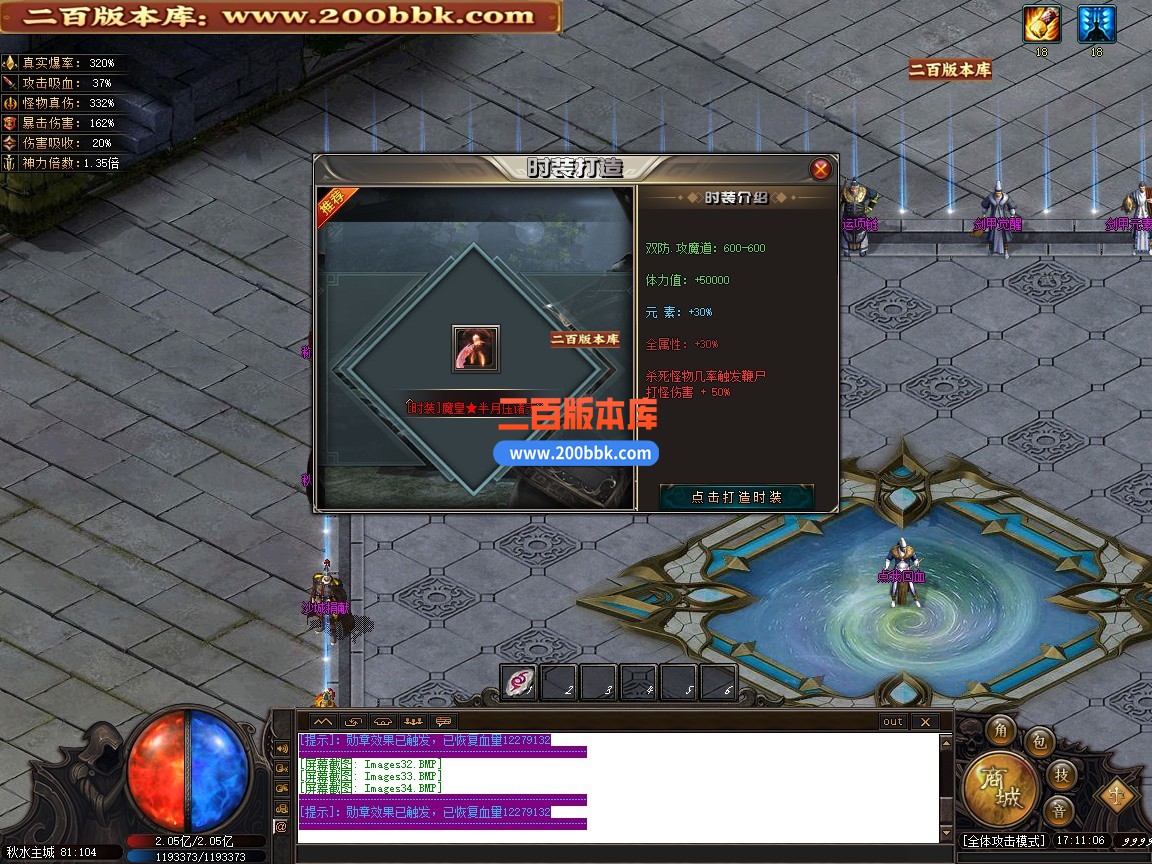Close the chat window with X
The height and width of the screenshot is (864, 1152).
[x=925, y=721]
